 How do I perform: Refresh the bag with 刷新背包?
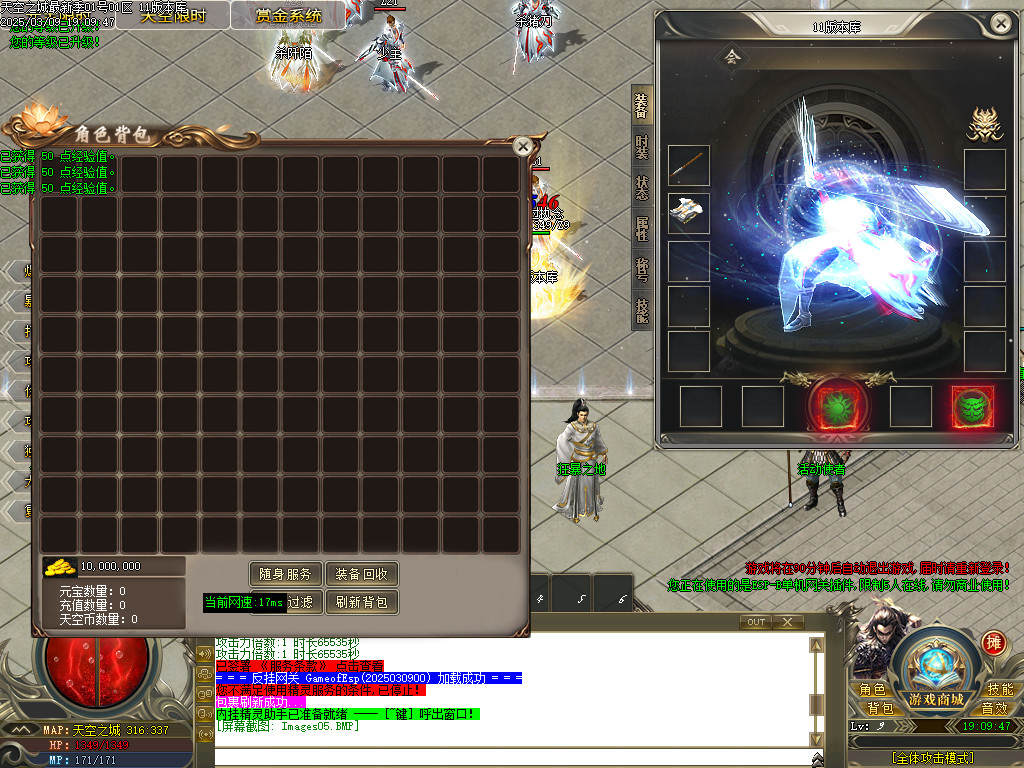362,602
